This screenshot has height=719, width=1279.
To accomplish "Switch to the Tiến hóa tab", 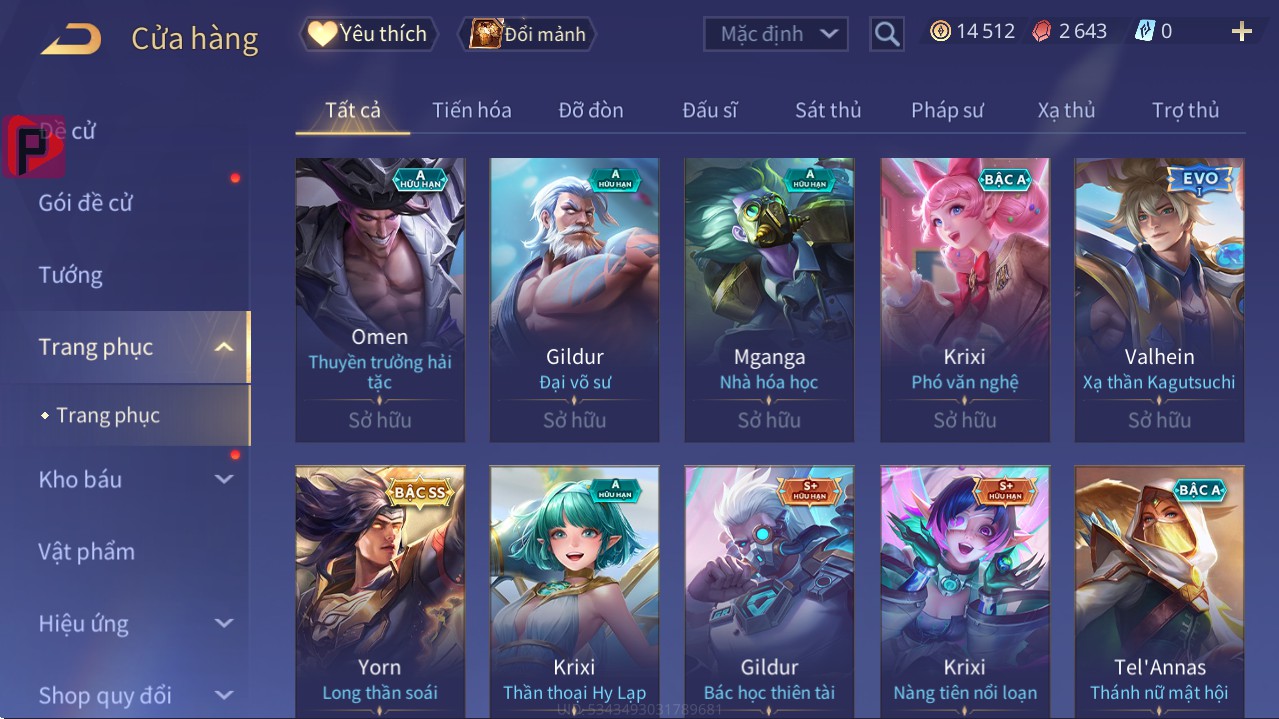I will 471,110.
